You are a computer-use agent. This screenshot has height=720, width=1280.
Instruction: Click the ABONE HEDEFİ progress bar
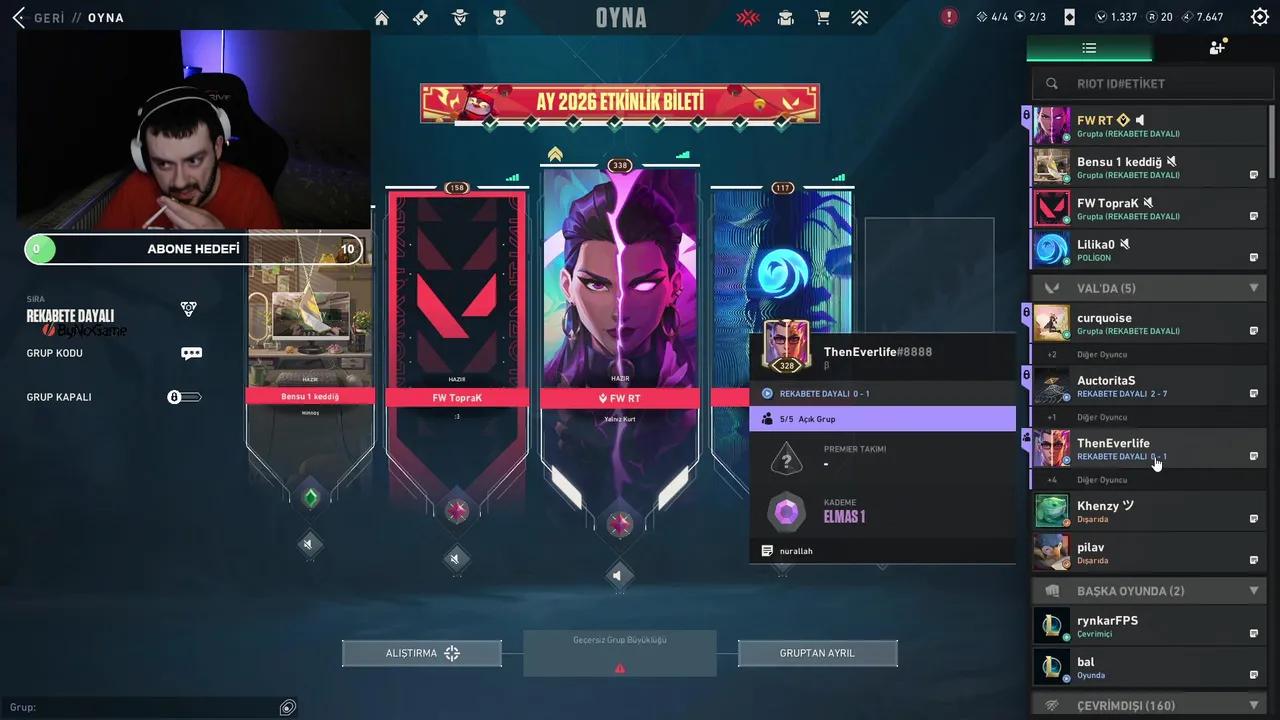pos(193,249)
